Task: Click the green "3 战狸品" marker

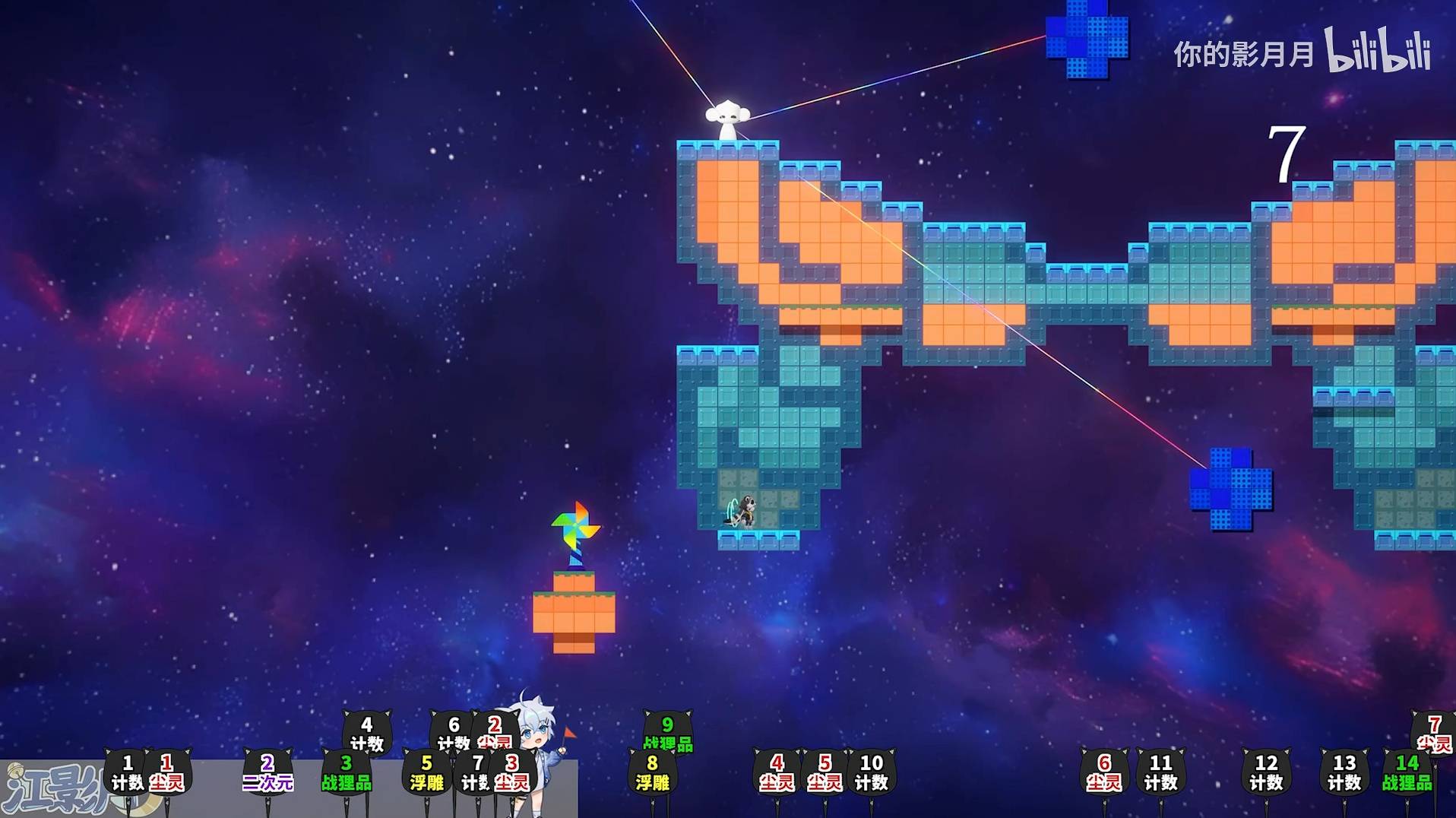Action: pos(347,772)
